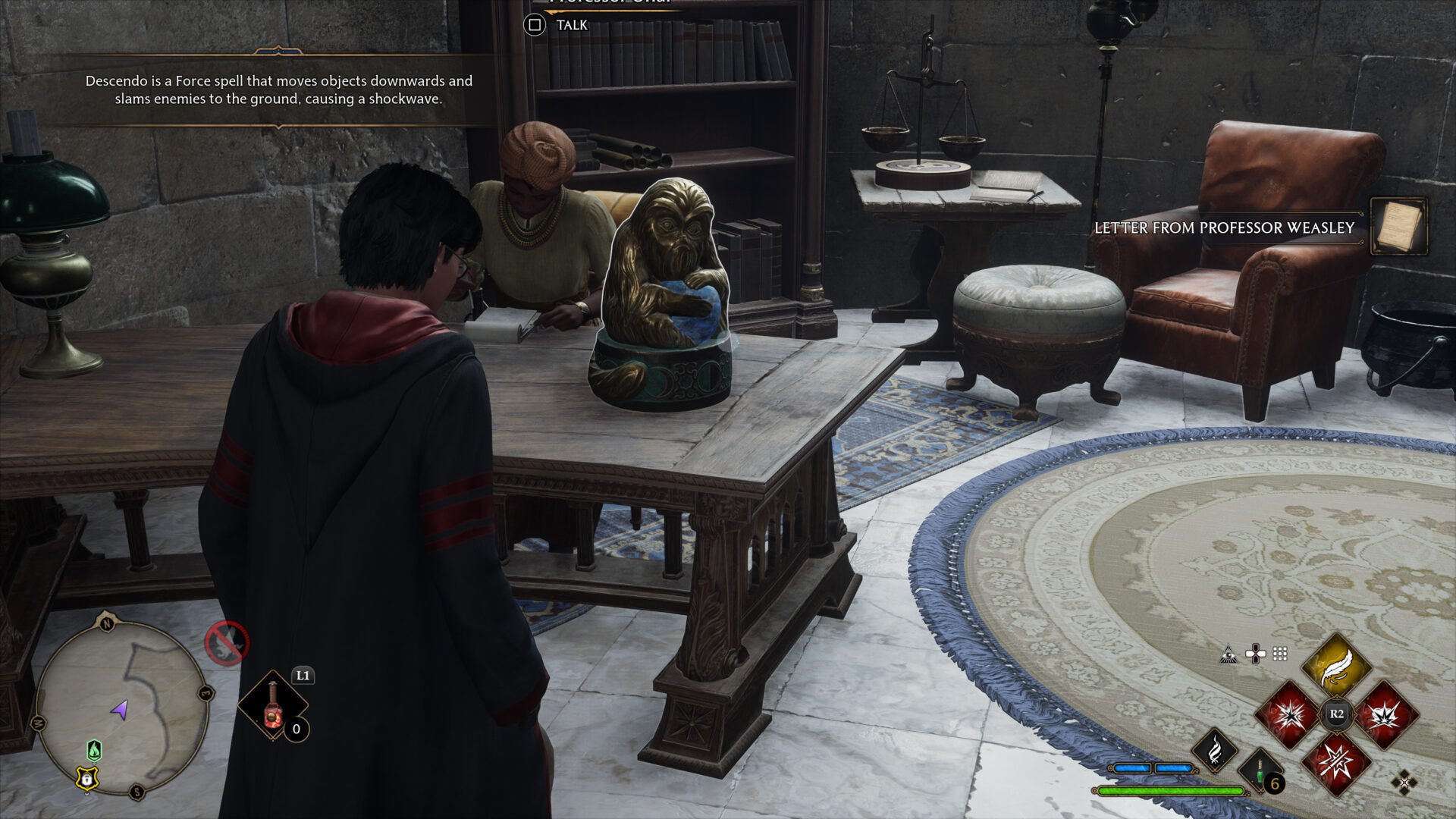The image size is (1456, 819).
Task: Open the Wiggenweld potion slot showing L1
Action: tap(273, 705)
